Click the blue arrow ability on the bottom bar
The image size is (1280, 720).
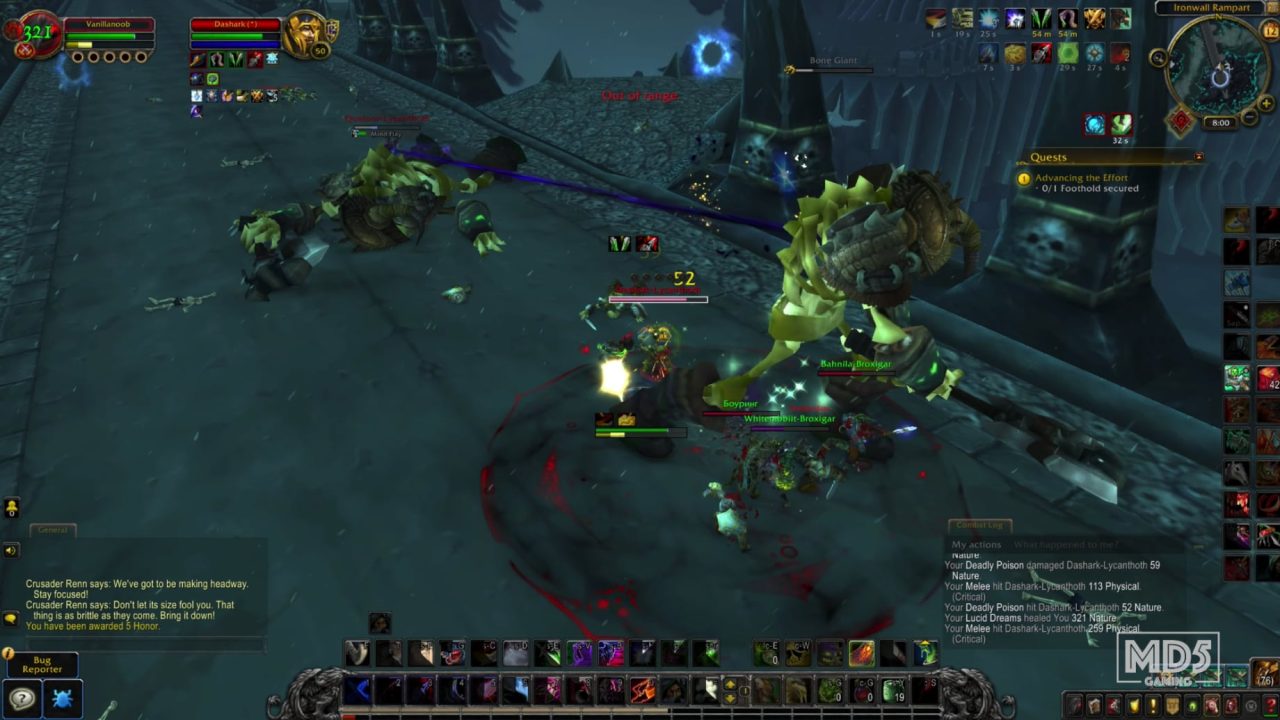356,691
